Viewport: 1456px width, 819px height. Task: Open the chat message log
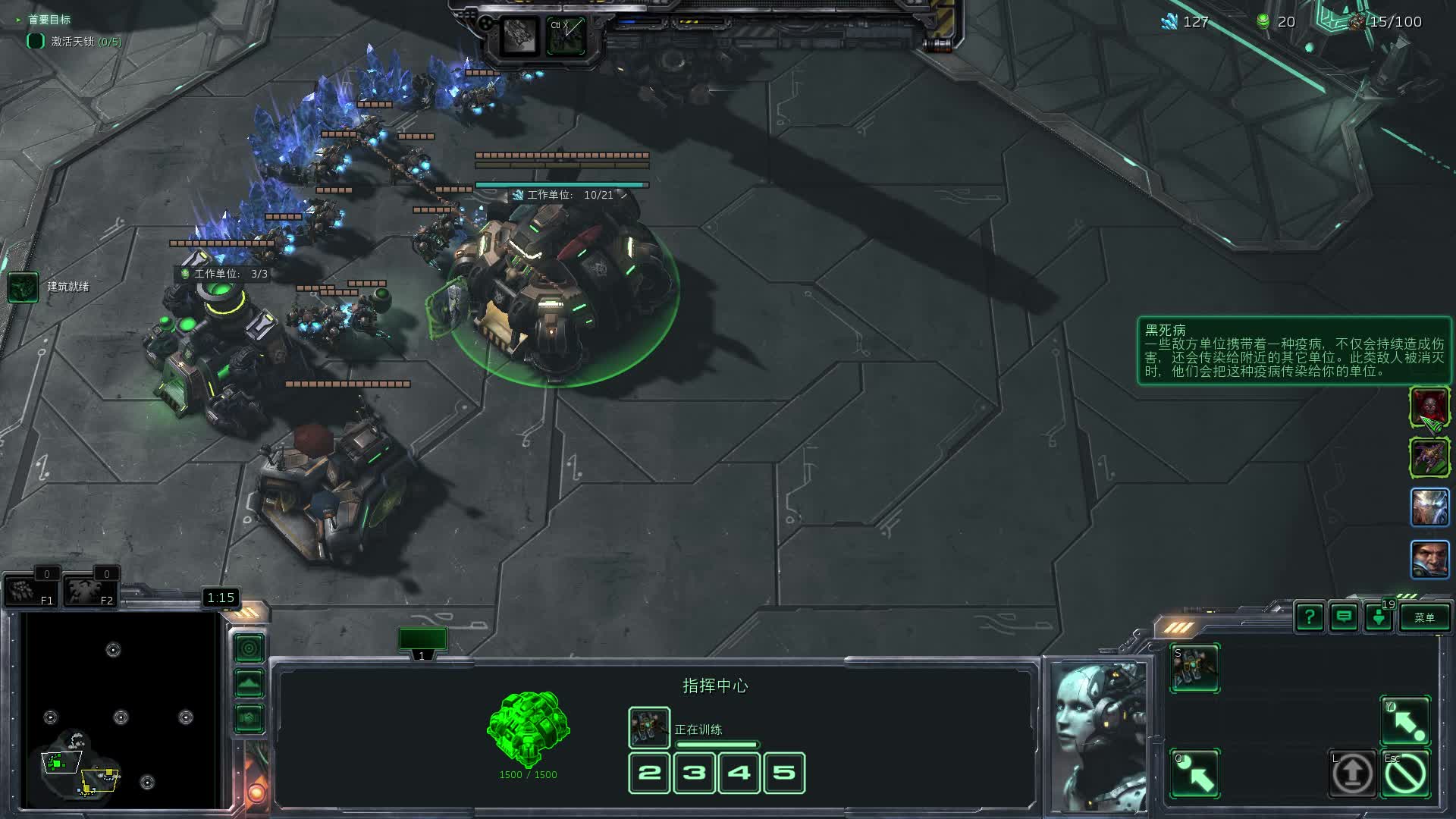pyautogui.click(x=1344, y=617)
